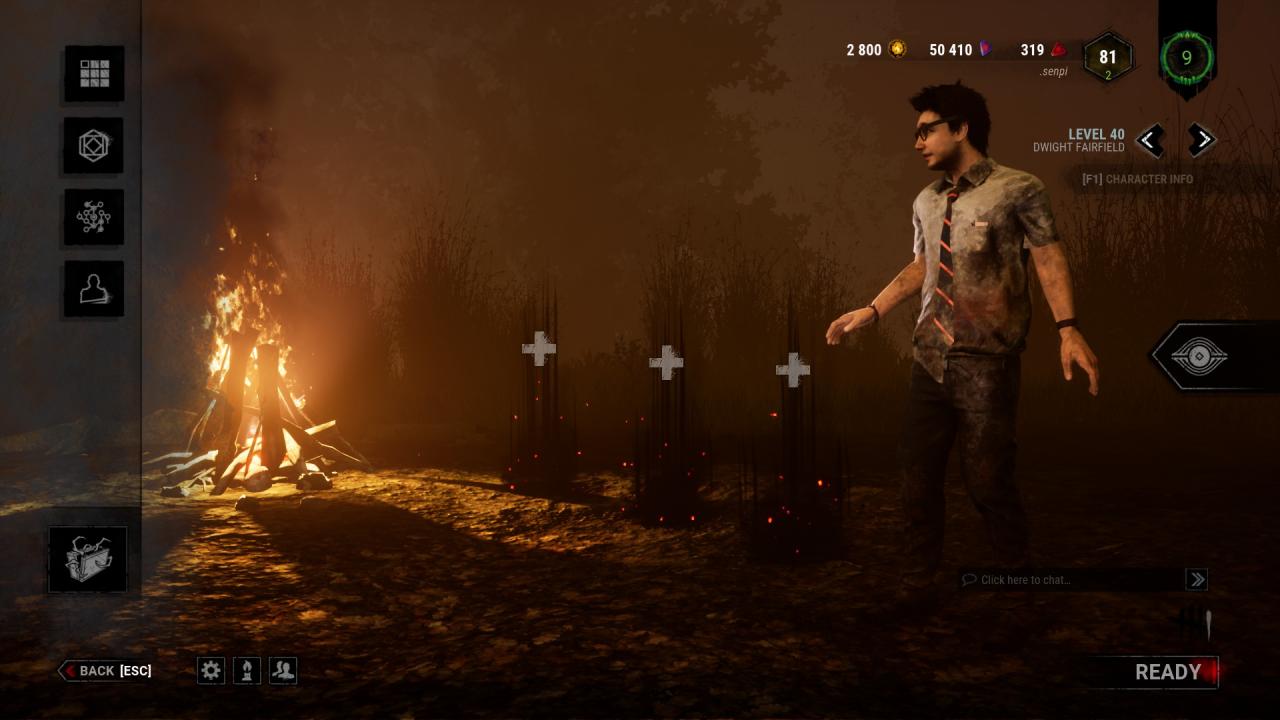The image size is (1280, 720).
Task: Switch to the previous character arrow
Action: point(1150,140)
